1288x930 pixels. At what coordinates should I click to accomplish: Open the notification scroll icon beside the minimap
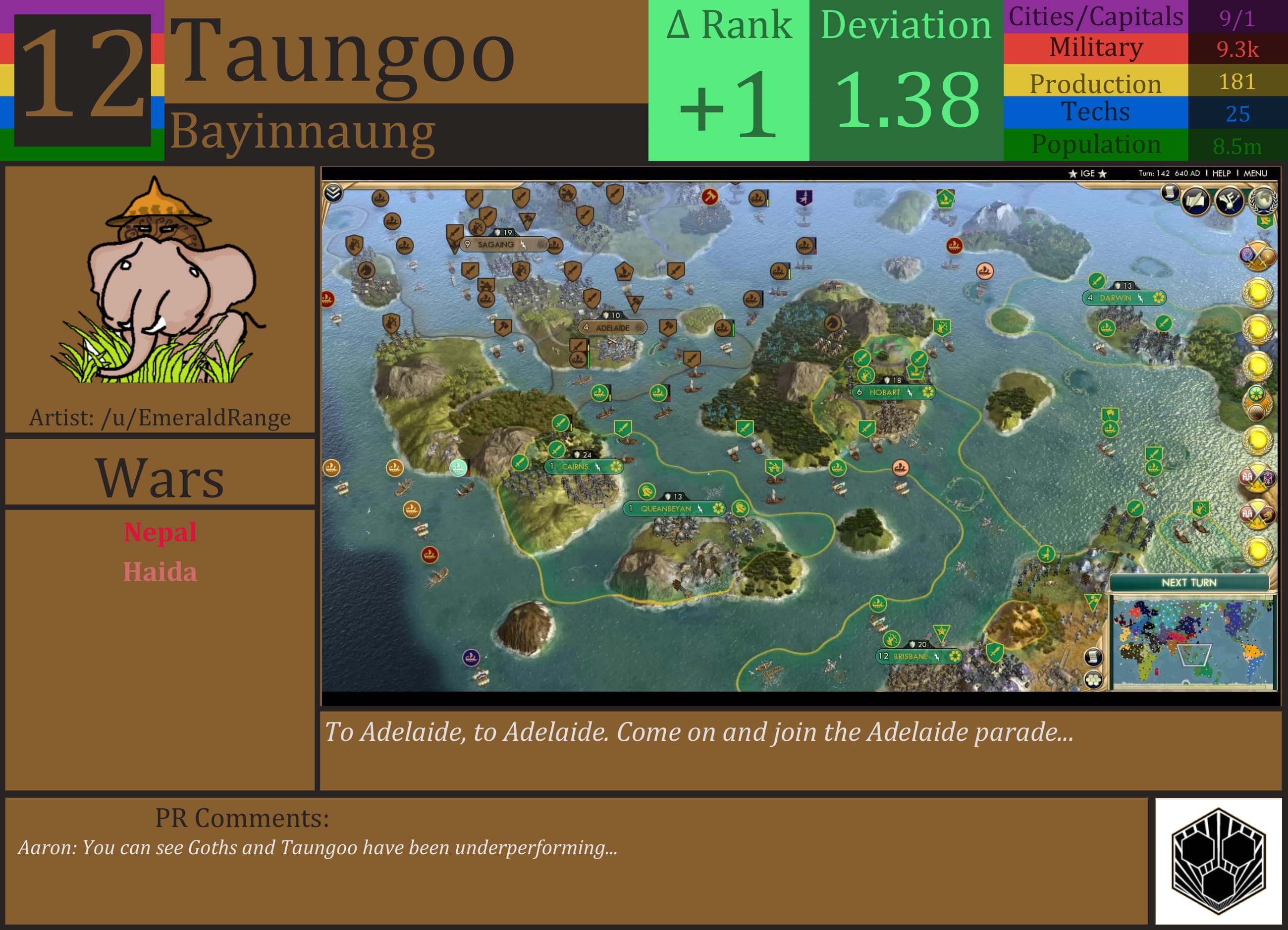1094,657
